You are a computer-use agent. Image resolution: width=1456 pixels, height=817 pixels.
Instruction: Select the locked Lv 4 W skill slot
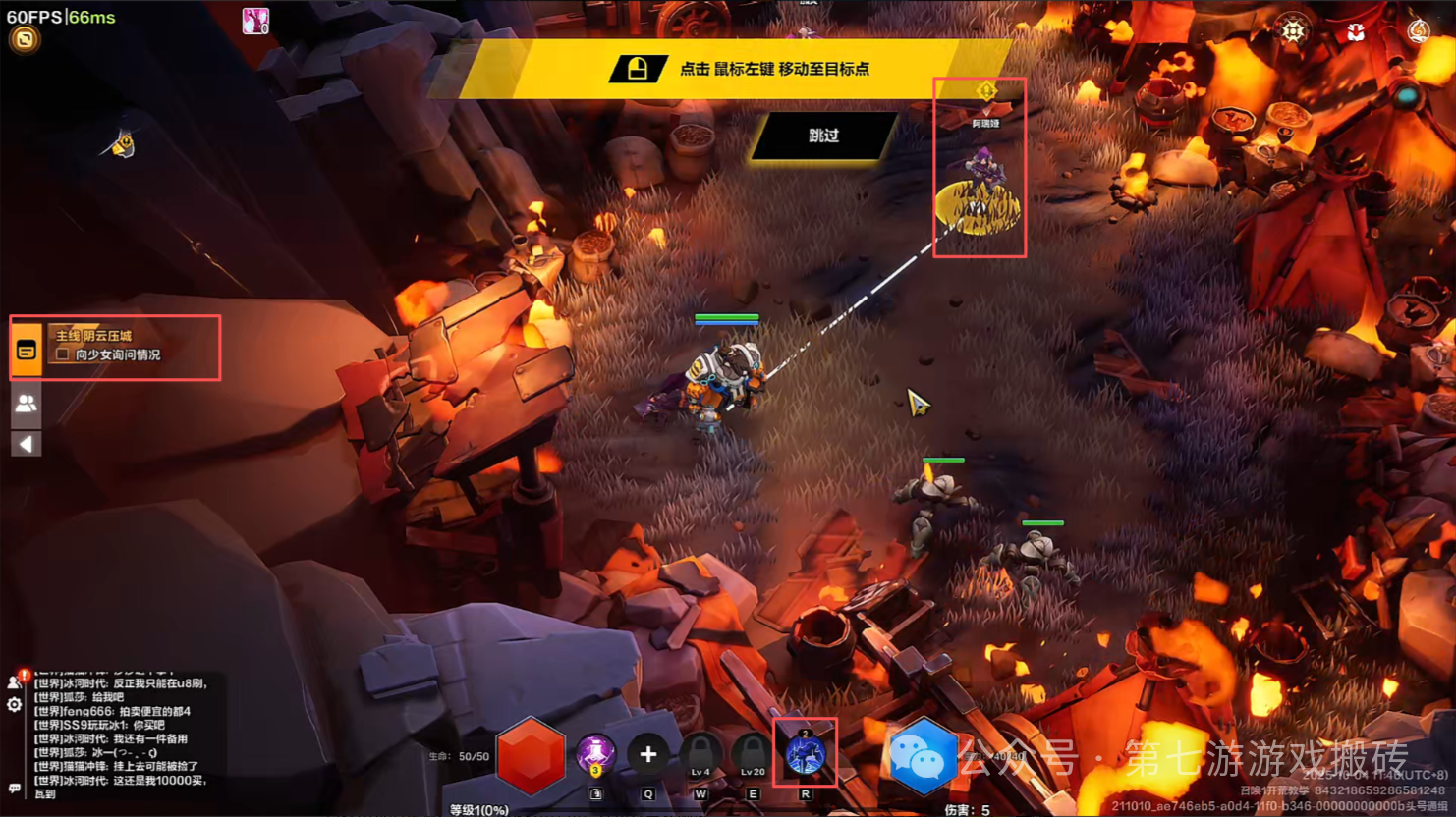pyautogui.click(x=700, y=754)
